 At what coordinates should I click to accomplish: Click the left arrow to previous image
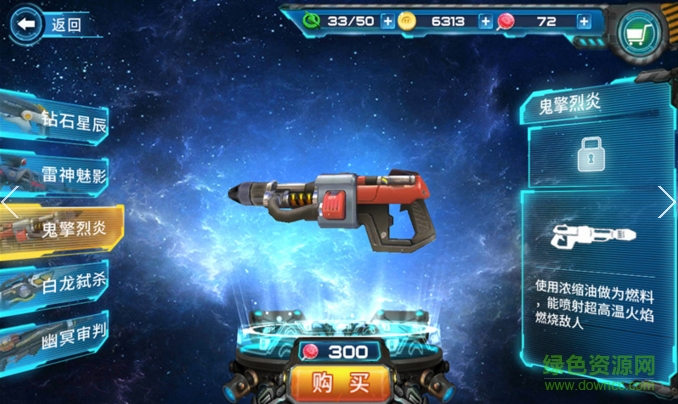pyautogui.click(x=9, y=202)
